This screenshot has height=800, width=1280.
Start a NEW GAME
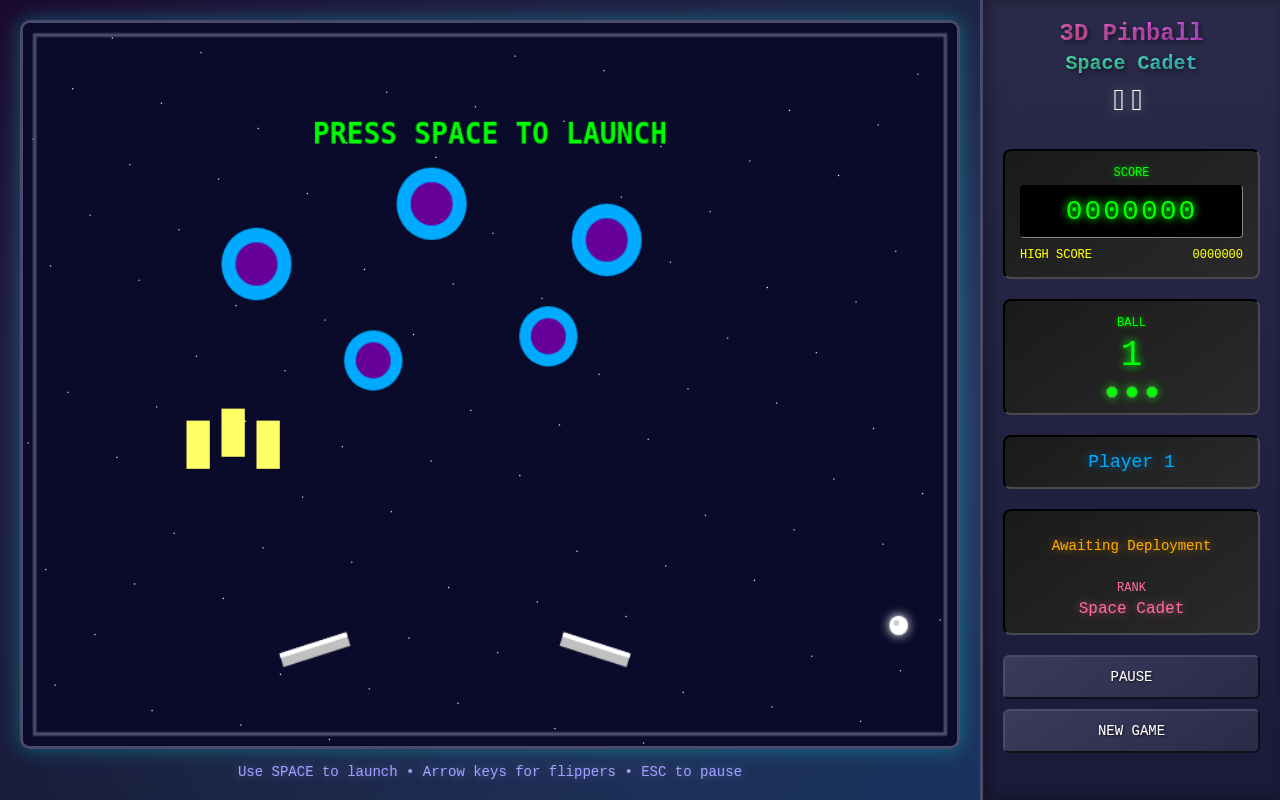pyautogui.click(x=1131, y=730)
